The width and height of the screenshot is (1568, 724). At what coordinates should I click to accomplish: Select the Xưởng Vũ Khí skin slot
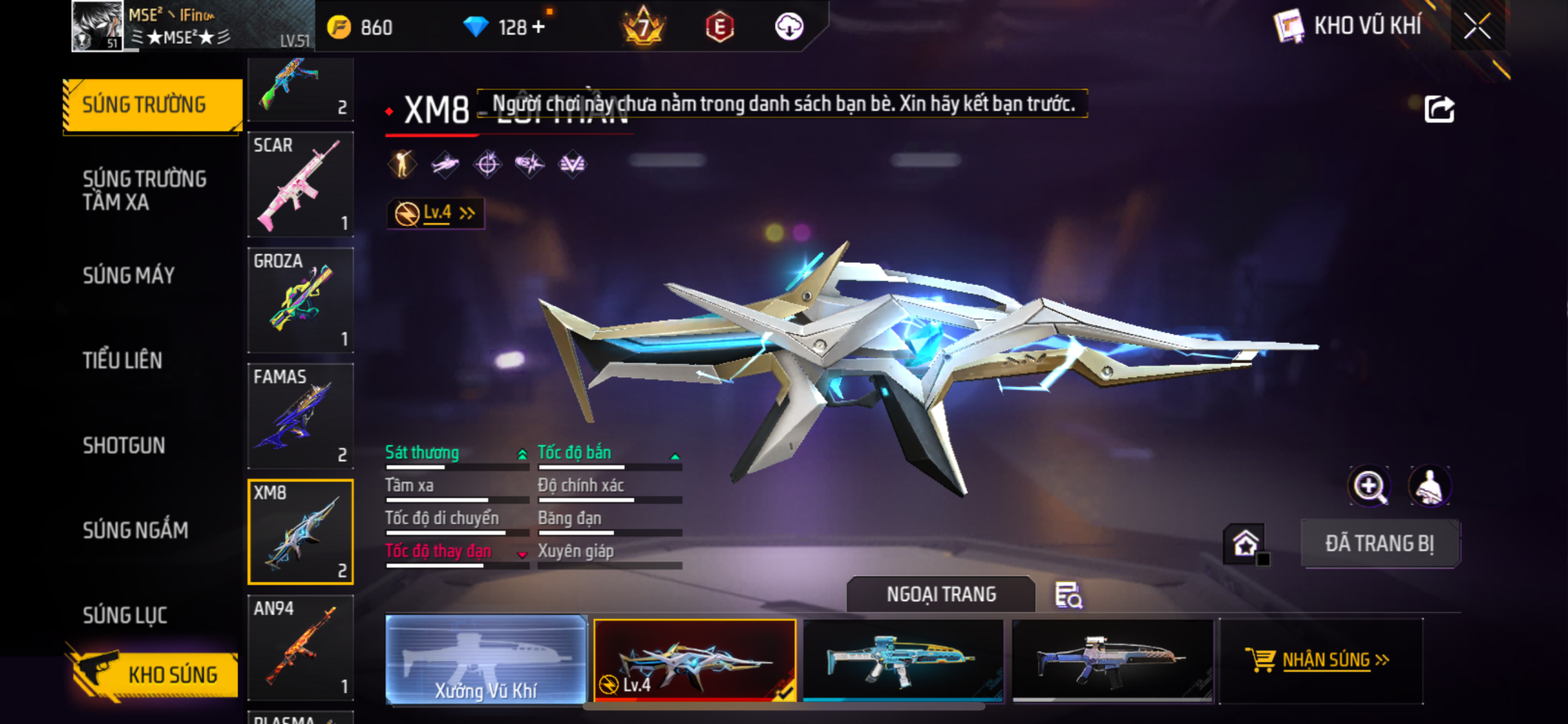pyautogui.click(x=486, y=660)
